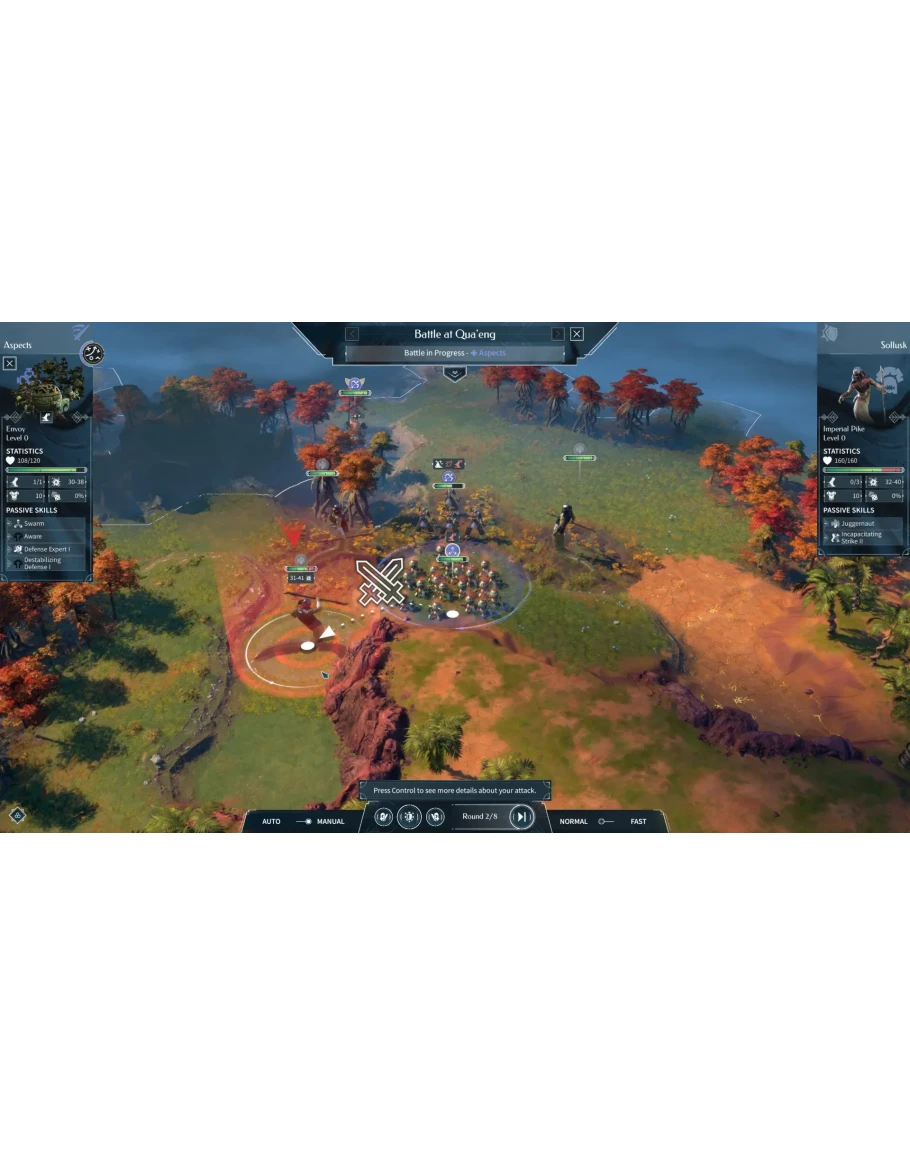Click the sun-shaped action button in the bottom bar
The image size is (910, 1155).
(409, 817)
